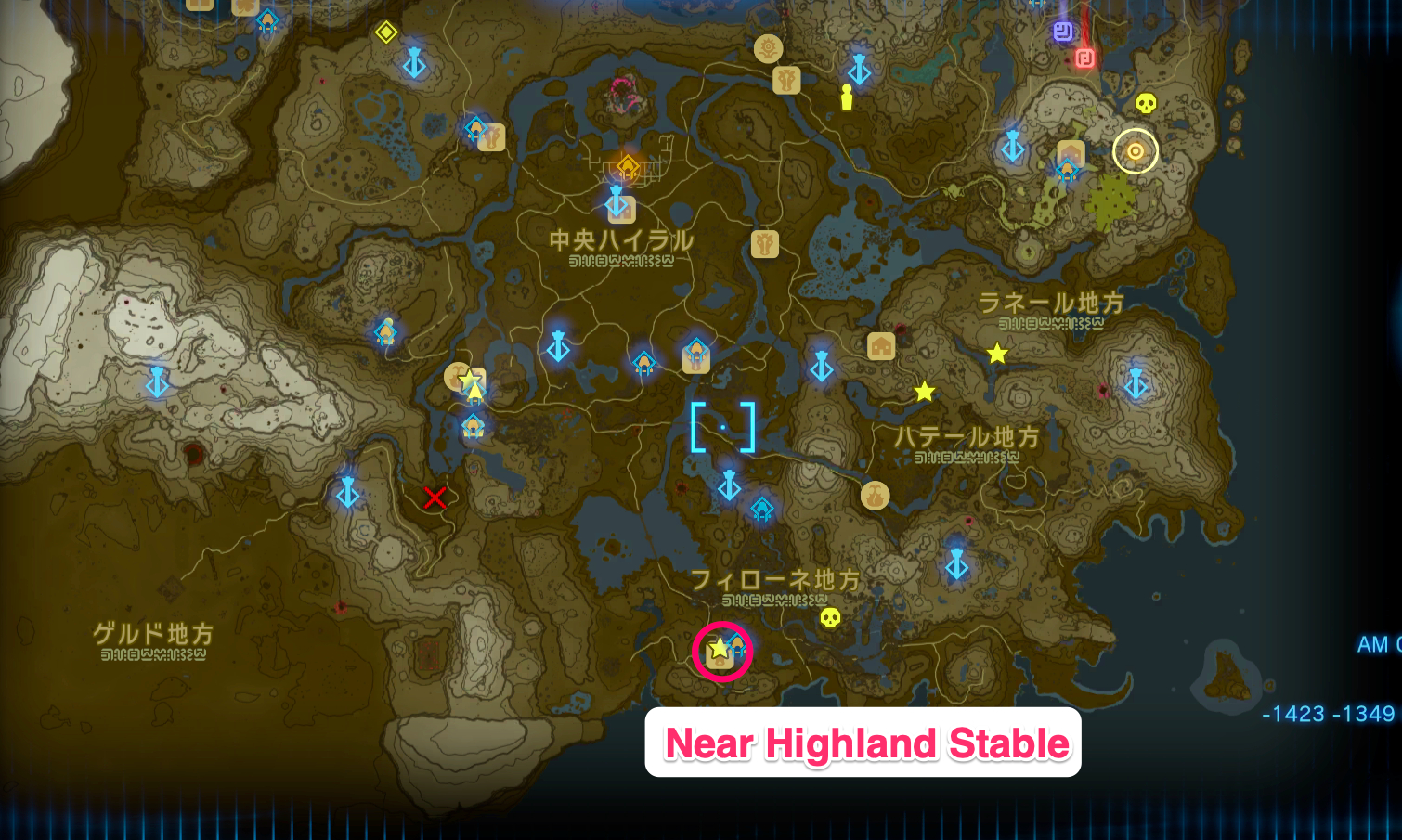Click the red X pin near Lake Hylia
The height and width of the screenshot is (840, 1402).
click(436, 499)
